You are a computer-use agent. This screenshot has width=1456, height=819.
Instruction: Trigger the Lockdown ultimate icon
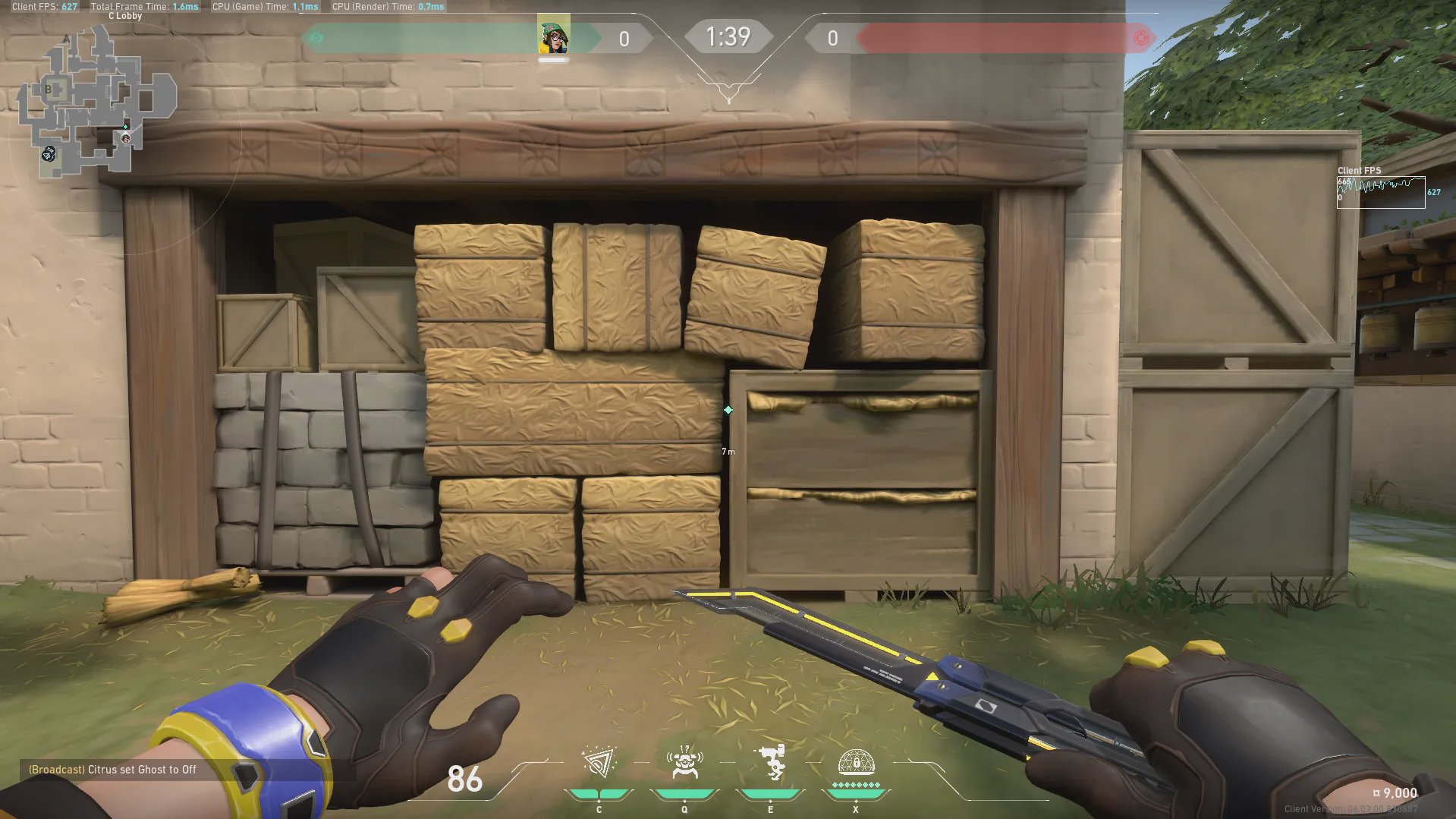(856, 763)
